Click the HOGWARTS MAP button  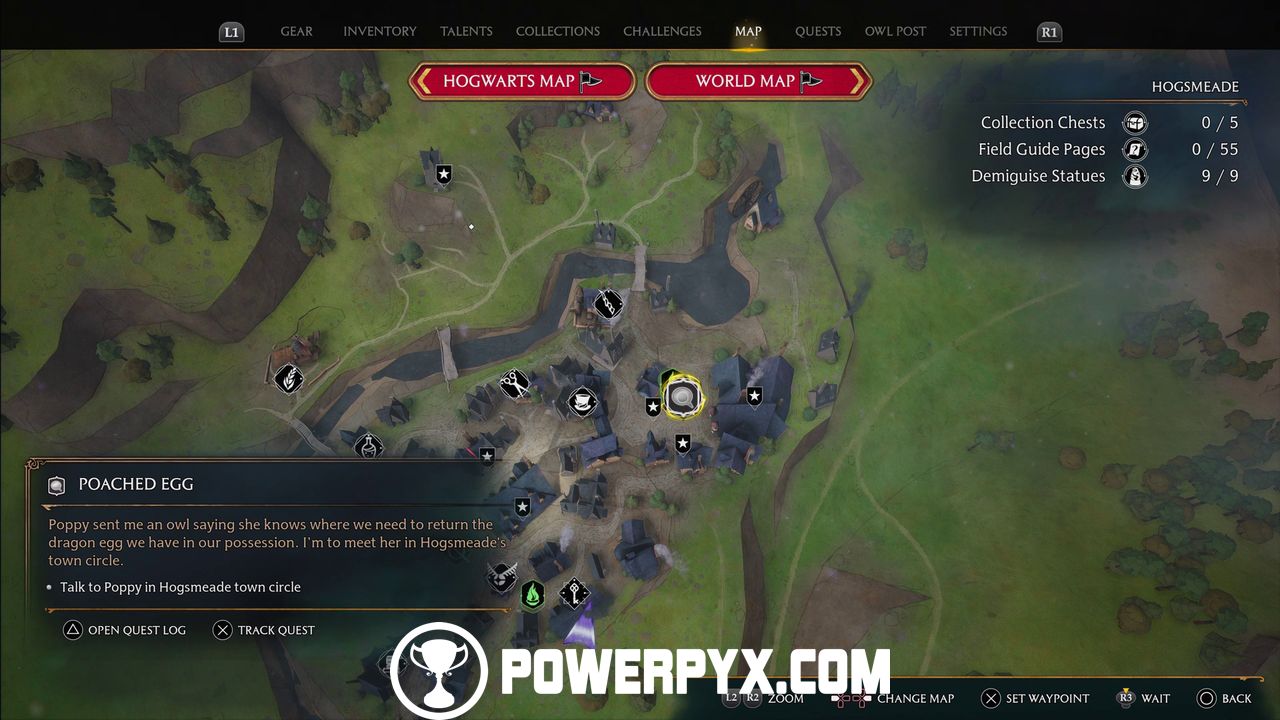click(x=521, y=81)
